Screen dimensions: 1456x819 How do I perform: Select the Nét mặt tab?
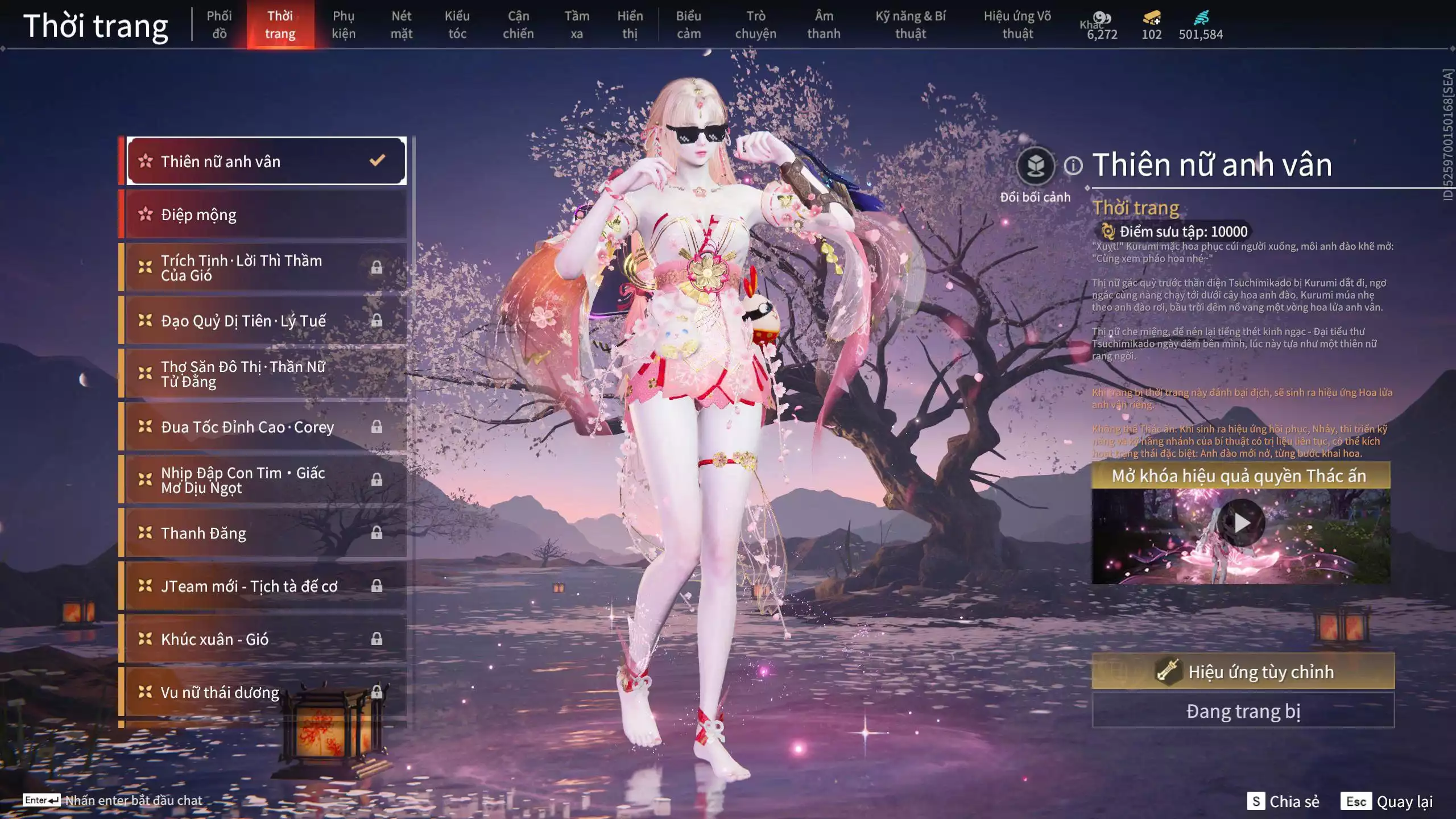pos(401,24)
